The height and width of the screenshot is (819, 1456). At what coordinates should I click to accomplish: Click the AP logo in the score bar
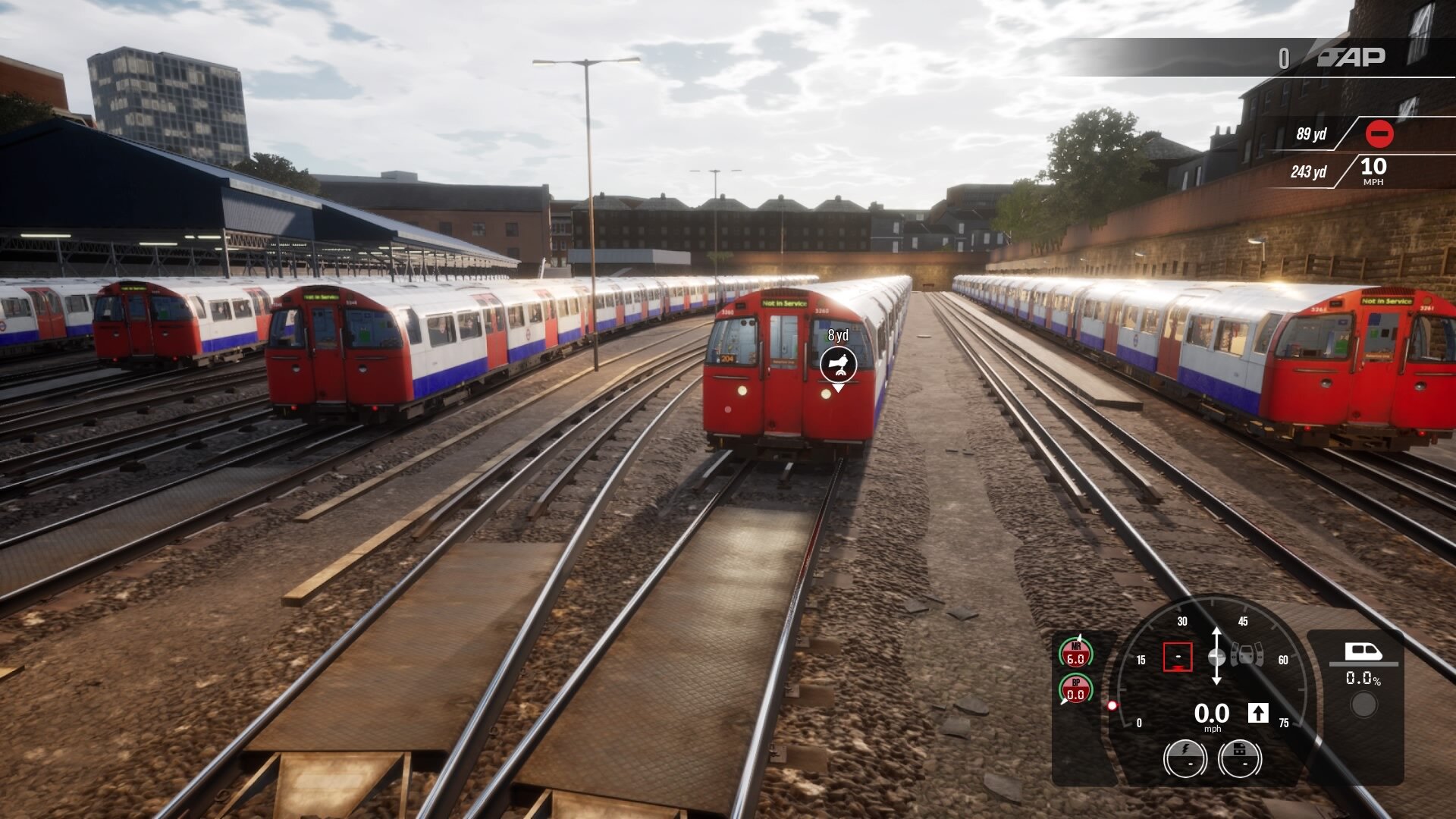1352,58
